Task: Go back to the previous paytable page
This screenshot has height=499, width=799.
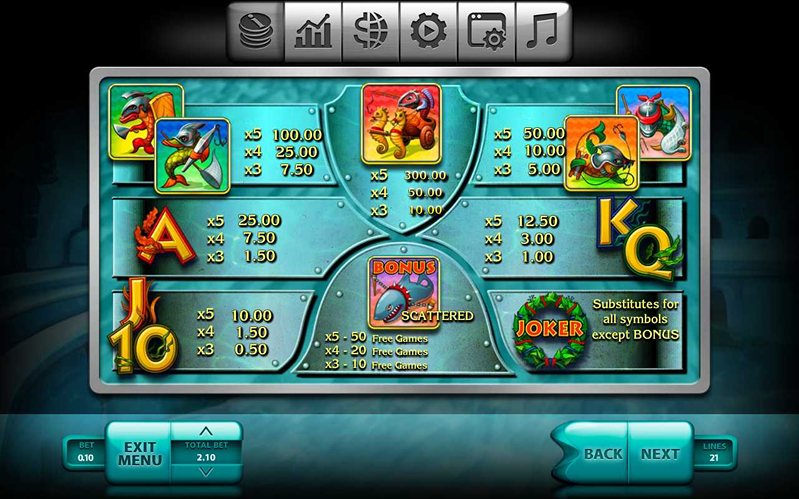Action: (x=602, y=453)
